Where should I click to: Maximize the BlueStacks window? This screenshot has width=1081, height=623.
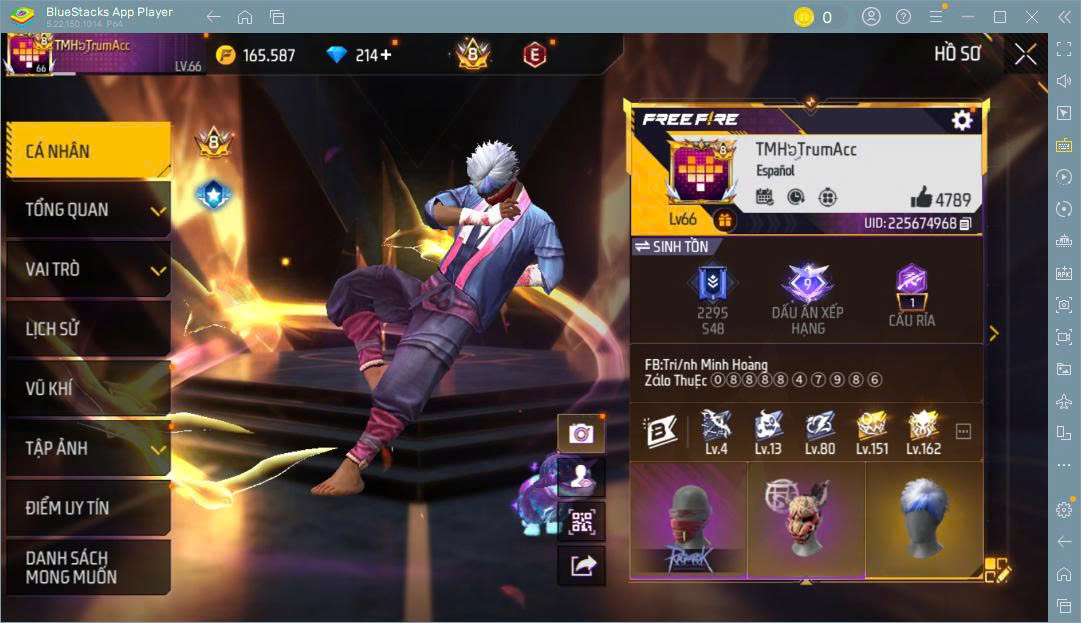[x=999, y=17]
